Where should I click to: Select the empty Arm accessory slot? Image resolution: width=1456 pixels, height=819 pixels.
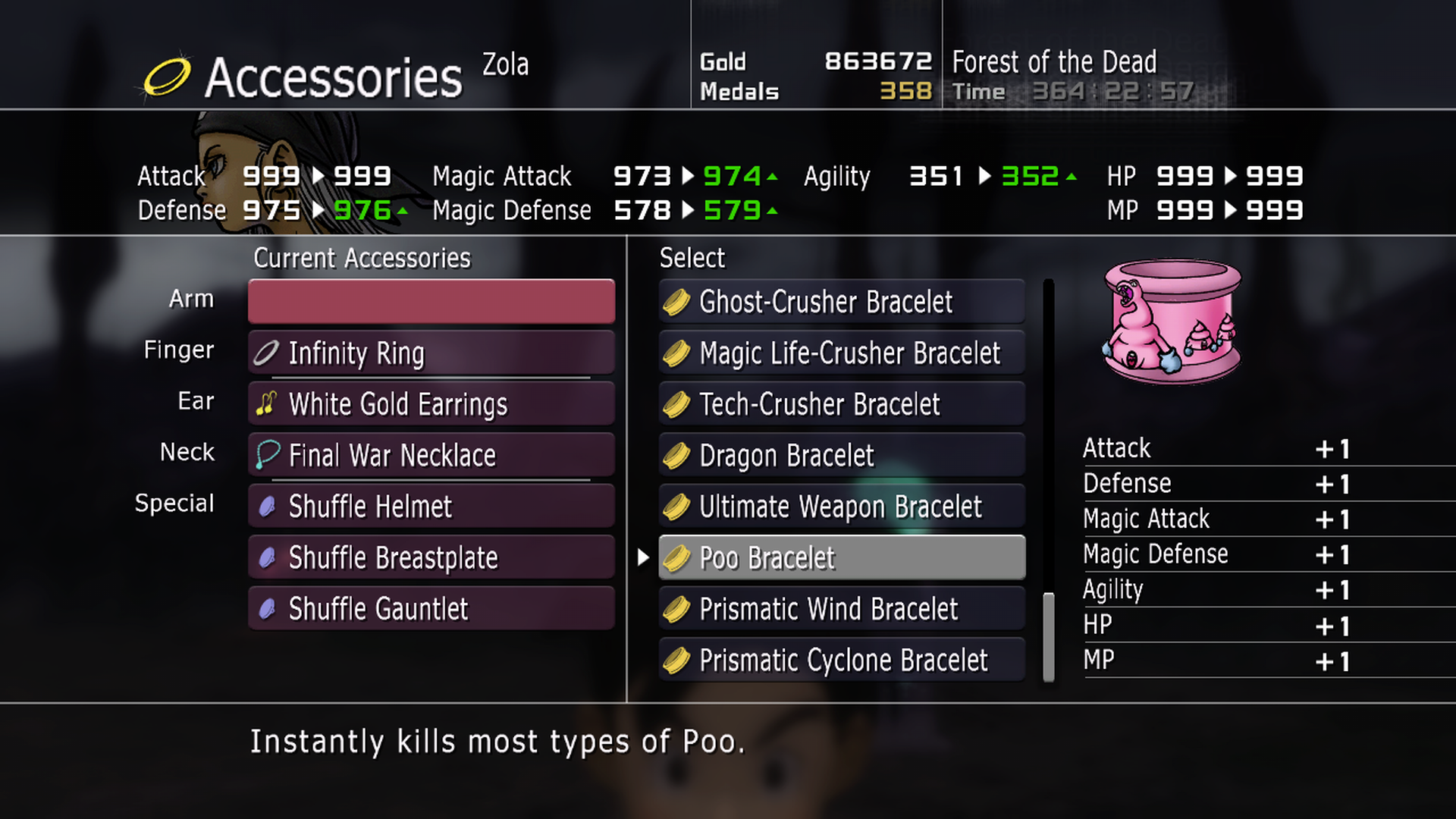coord(431,301)
